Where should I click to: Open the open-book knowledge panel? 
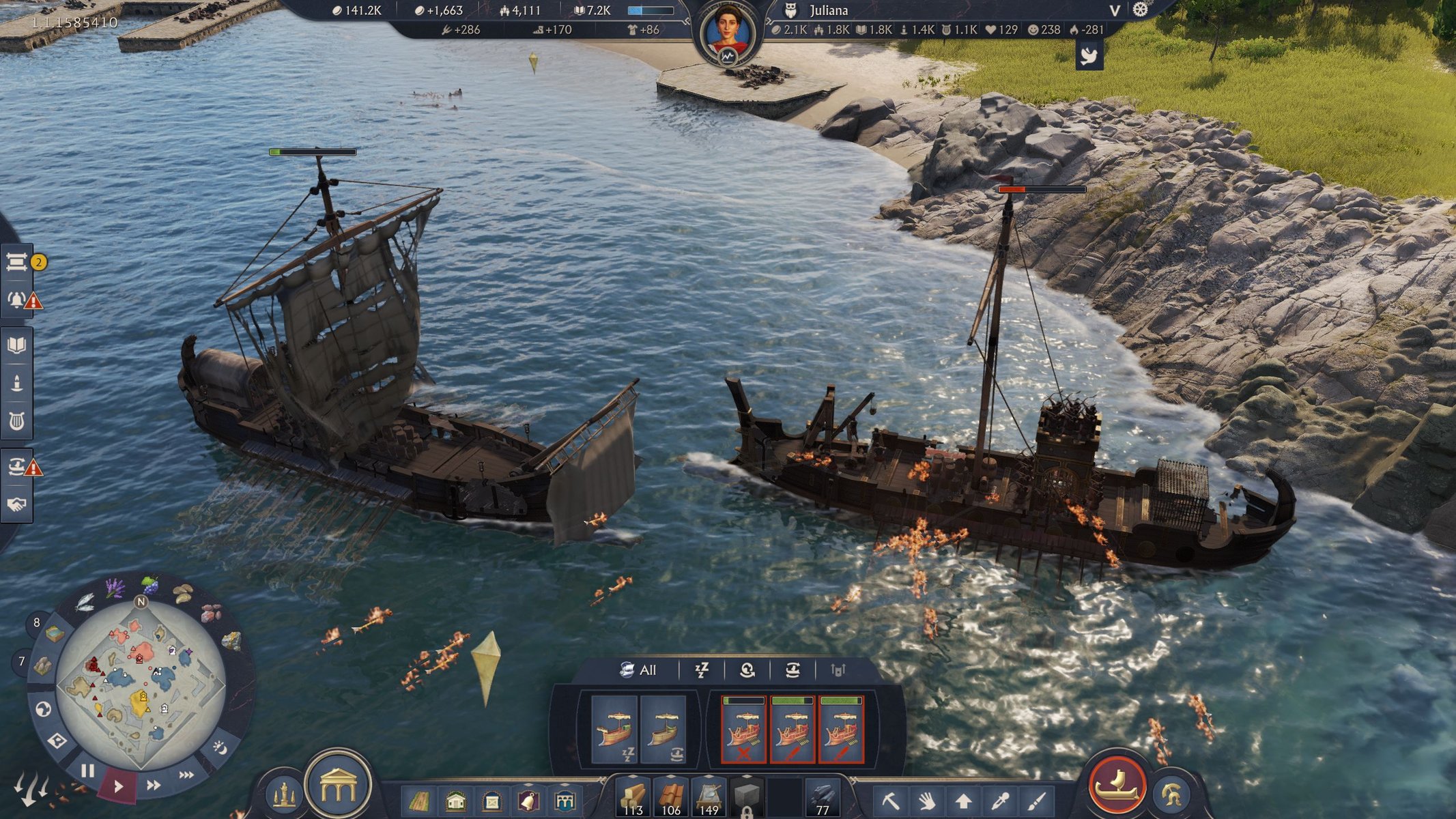[x=16, y=345]
